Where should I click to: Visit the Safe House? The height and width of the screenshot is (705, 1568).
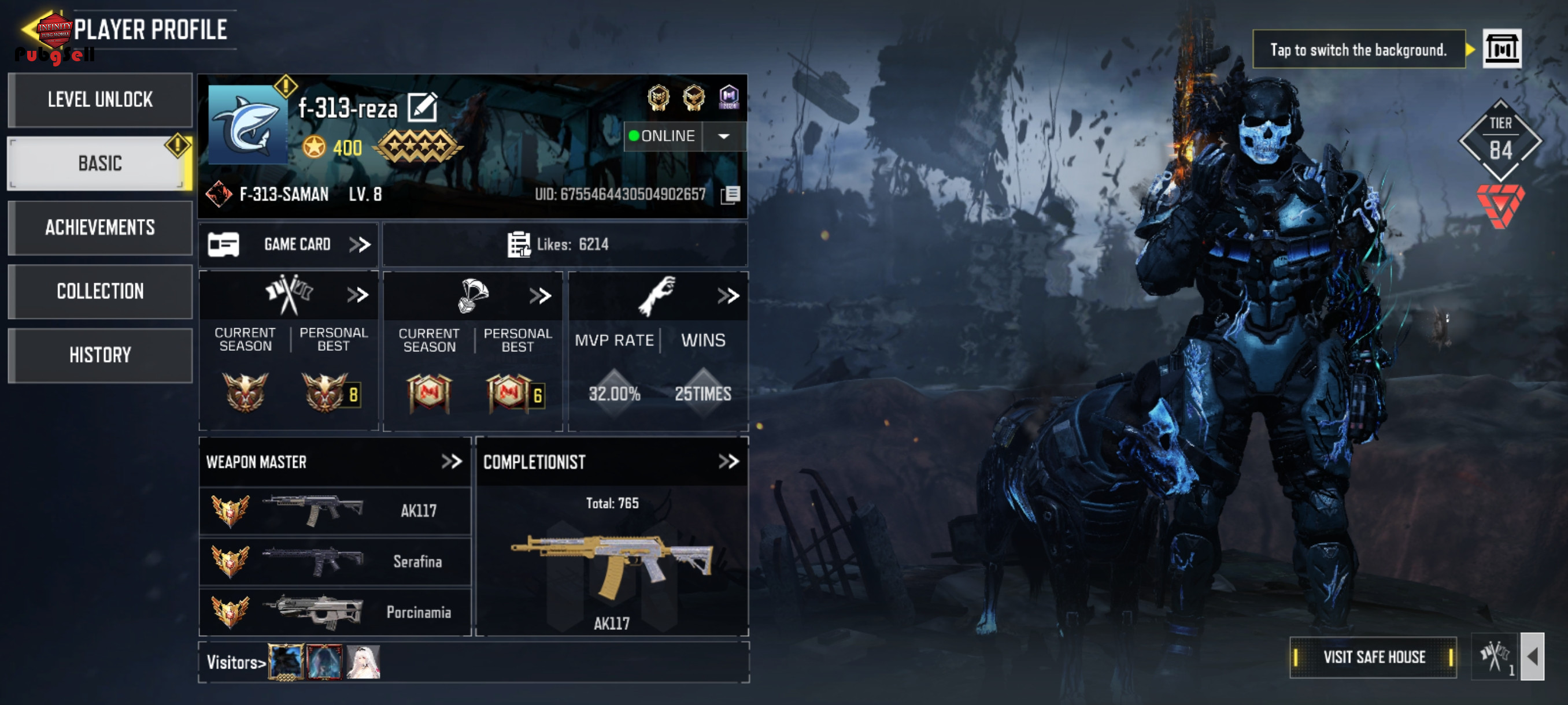(x=1373, y=657)
